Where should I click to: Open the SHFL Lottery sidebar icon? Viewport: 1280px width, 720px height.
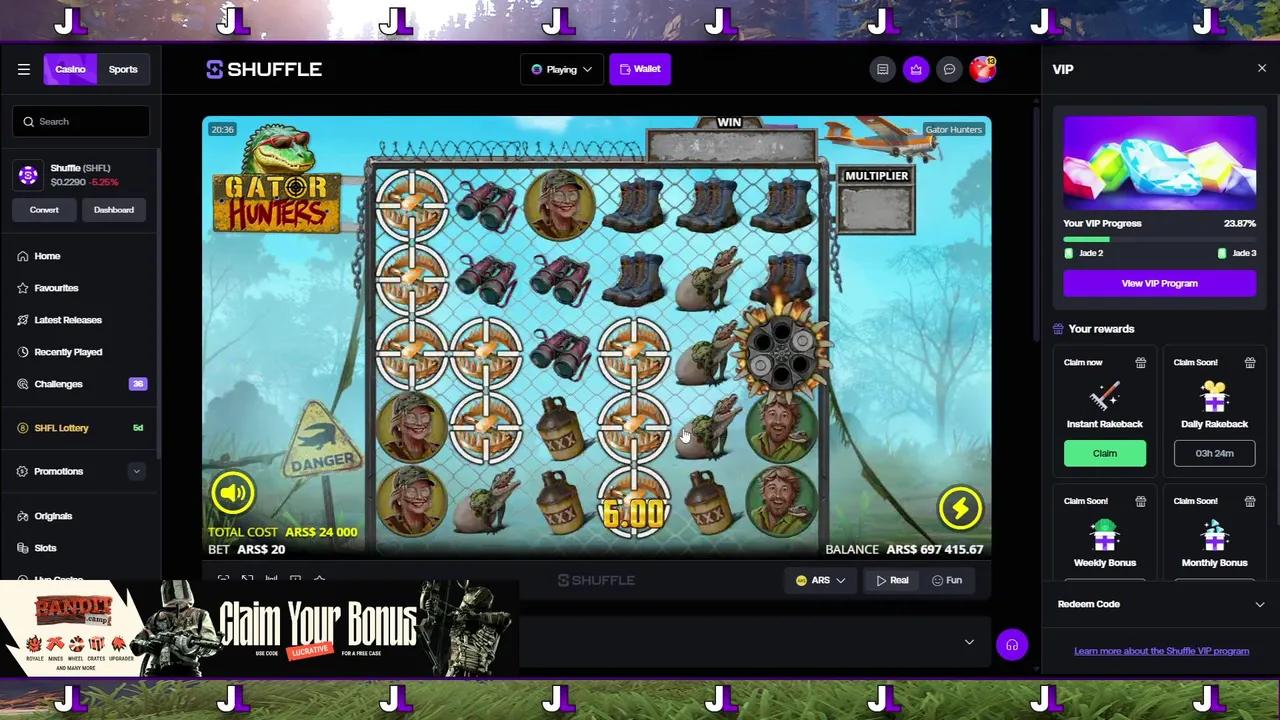22,428
